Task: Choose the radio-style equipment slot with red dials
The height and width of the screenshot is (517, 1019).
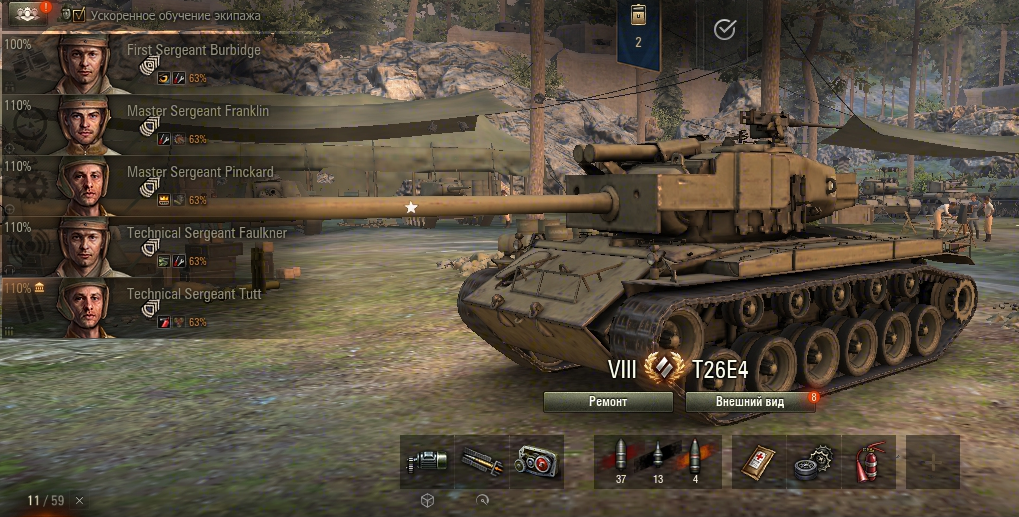Action: (537, 462)
